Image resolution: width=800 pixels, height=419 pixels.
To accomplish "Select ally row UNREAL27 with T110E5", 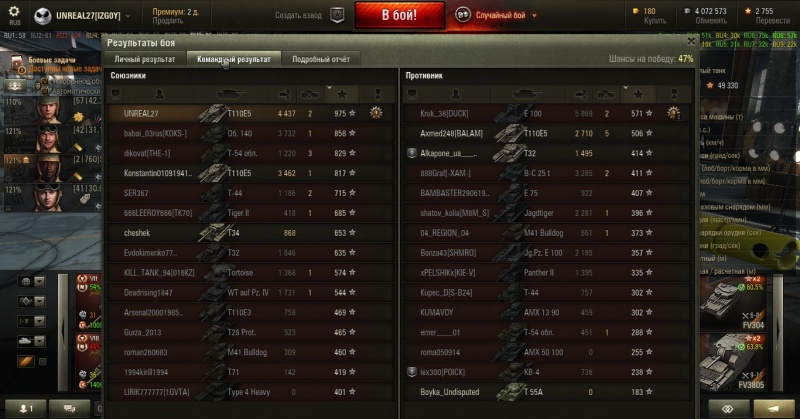I will click(248, 113).
